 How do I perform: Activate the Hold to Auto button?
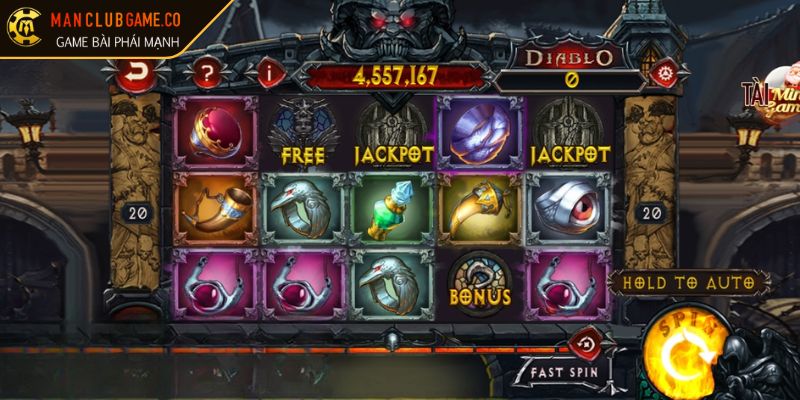click(x=688, y=283)
